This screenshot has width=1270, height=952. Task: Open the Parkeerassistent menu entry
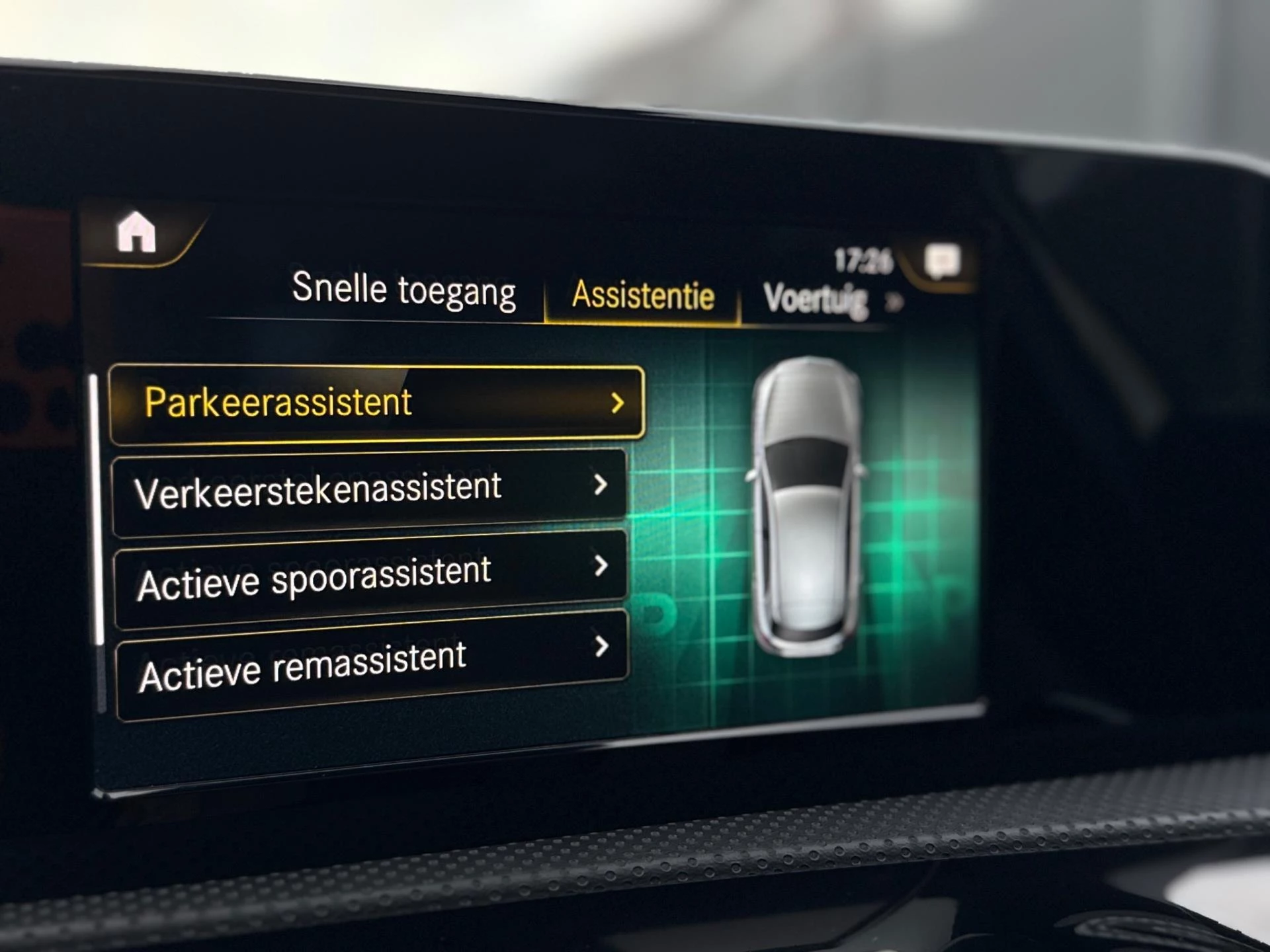pyautogui.click(x=376, y=403)
